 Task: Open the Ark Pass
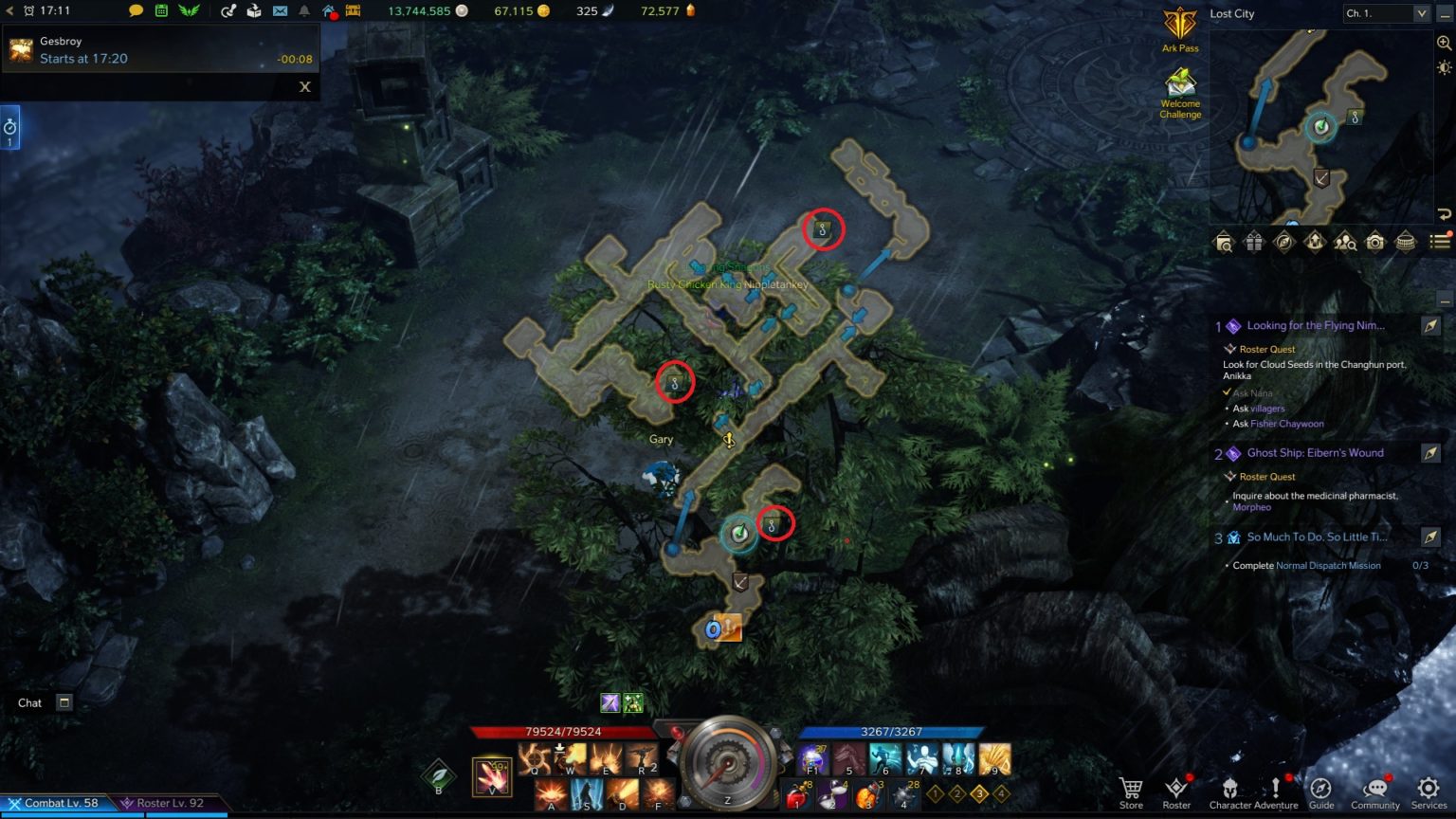[1180, 28]
